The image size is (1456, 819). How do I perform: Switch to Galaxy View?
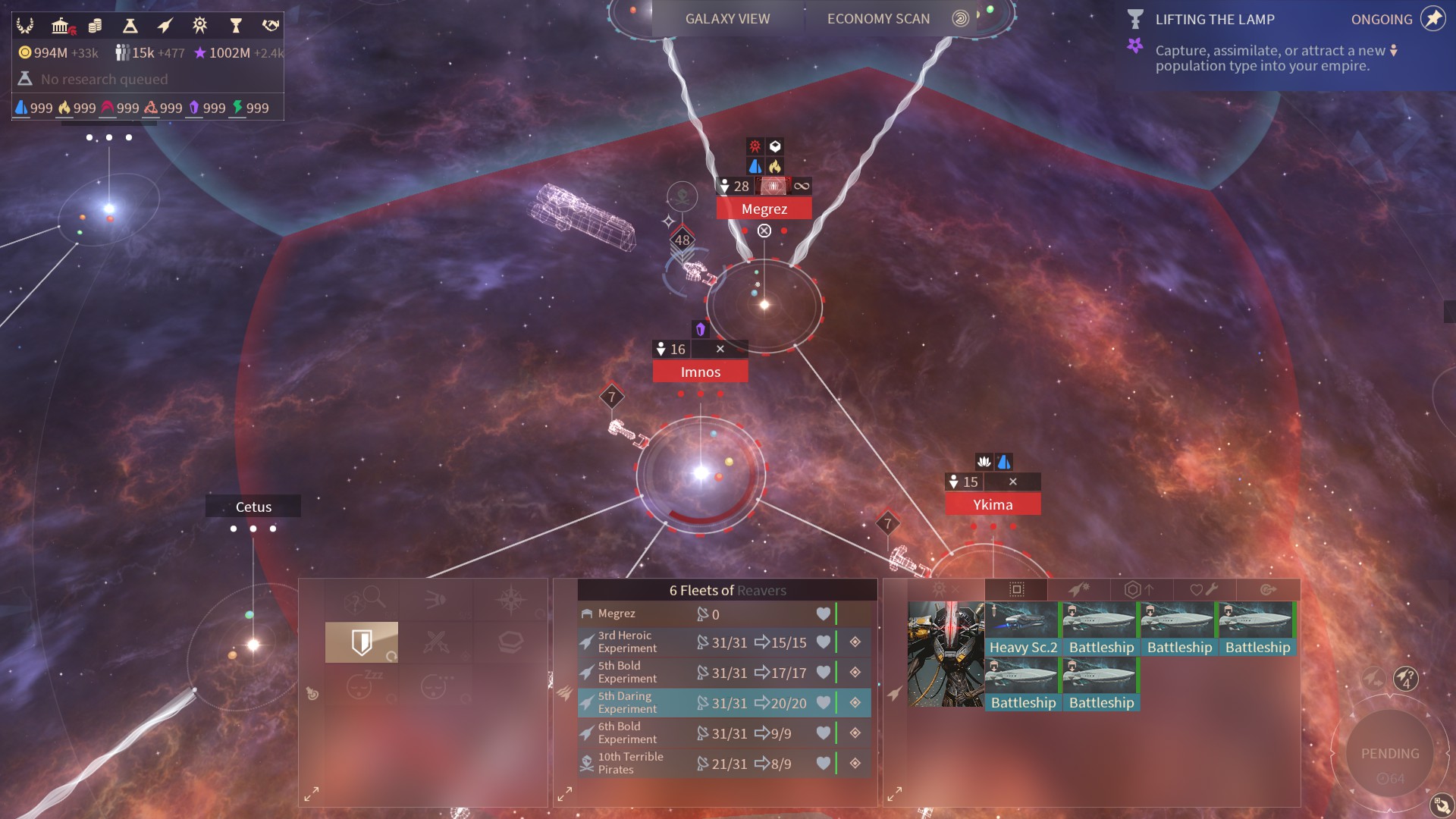coord(726,19)
